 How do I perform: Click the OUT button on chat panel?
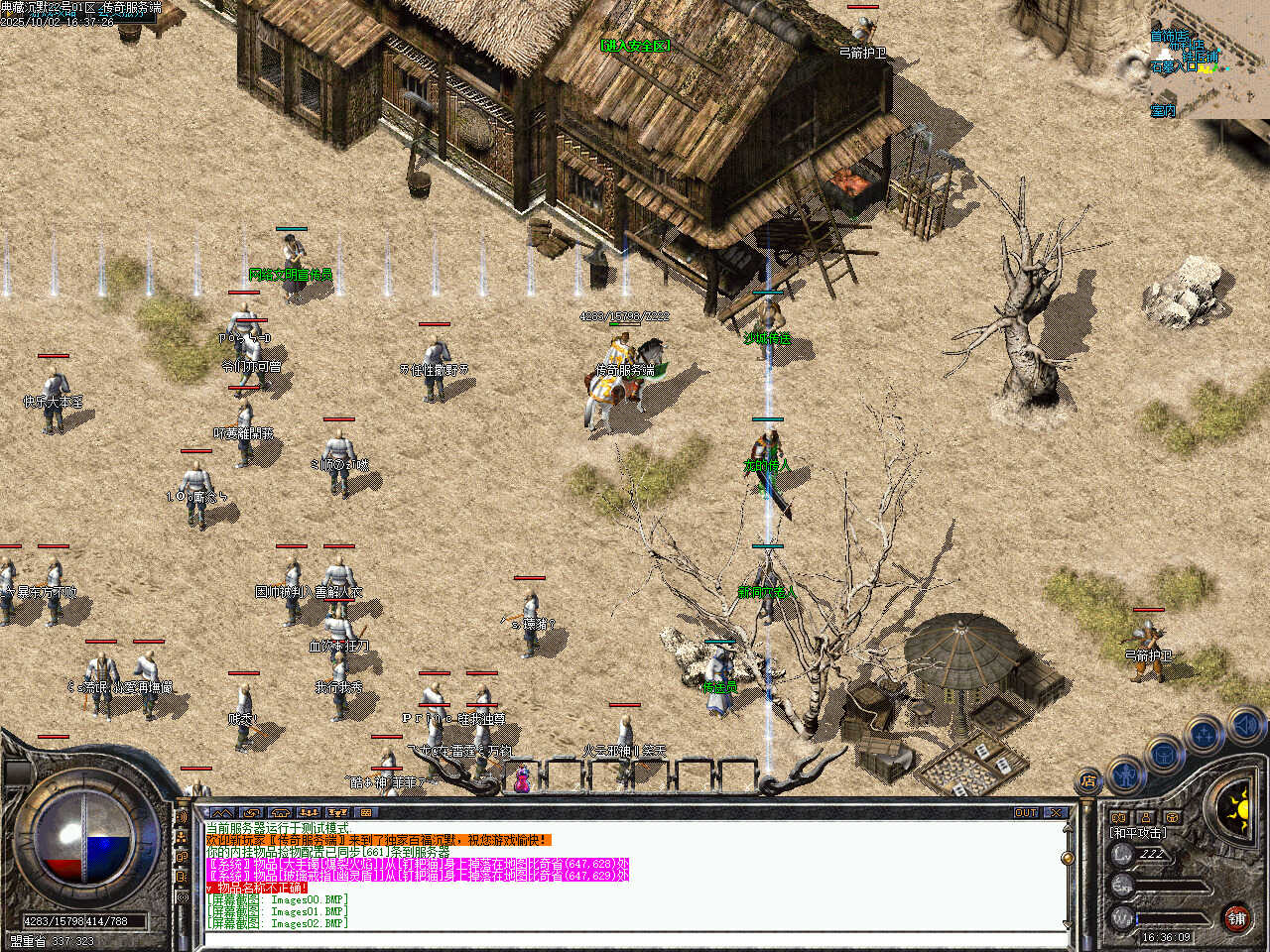coord(1026,813)
